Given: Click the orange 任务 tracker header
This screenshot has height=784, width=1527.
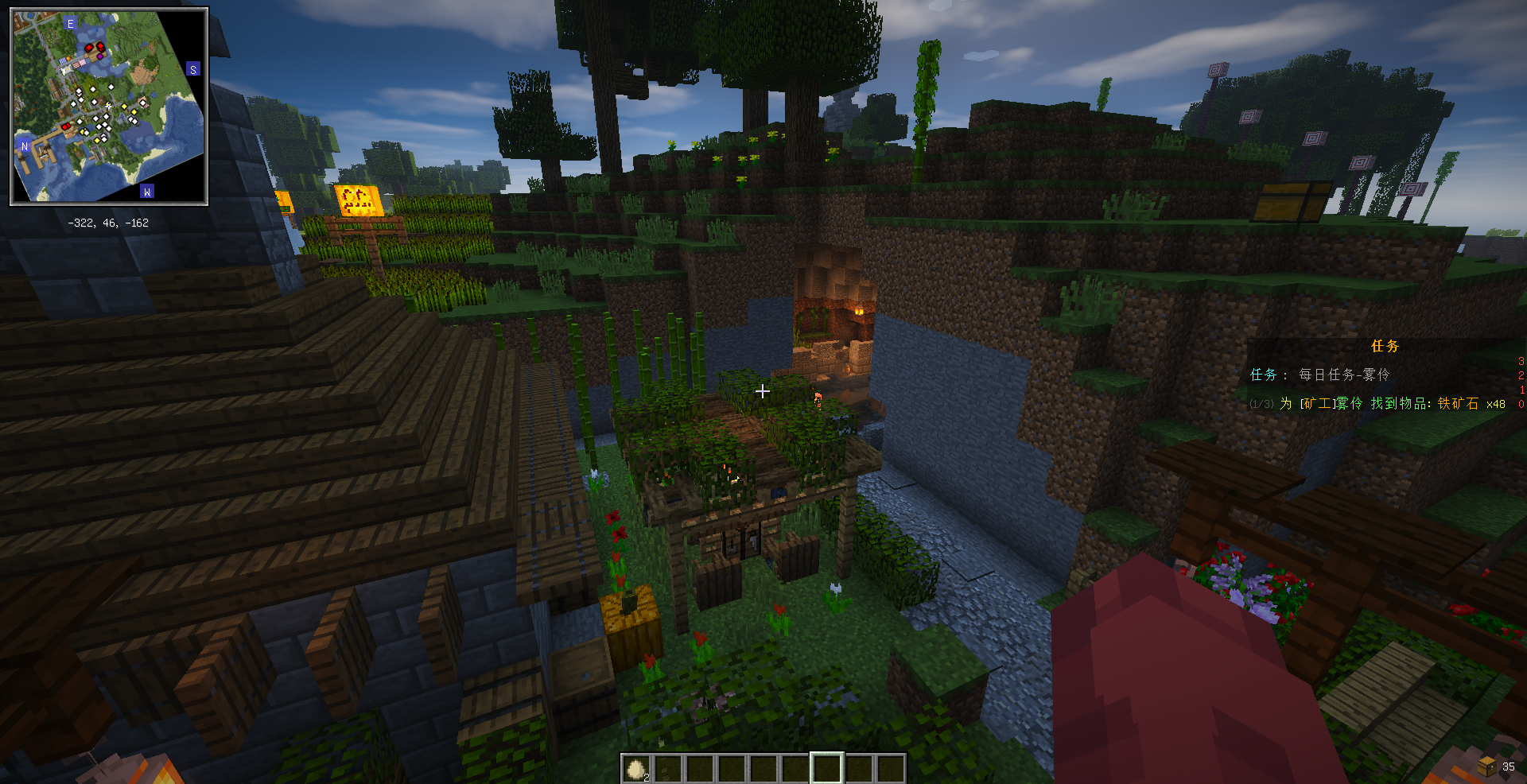Looking at the screenshot, I should coord(1385,346).
